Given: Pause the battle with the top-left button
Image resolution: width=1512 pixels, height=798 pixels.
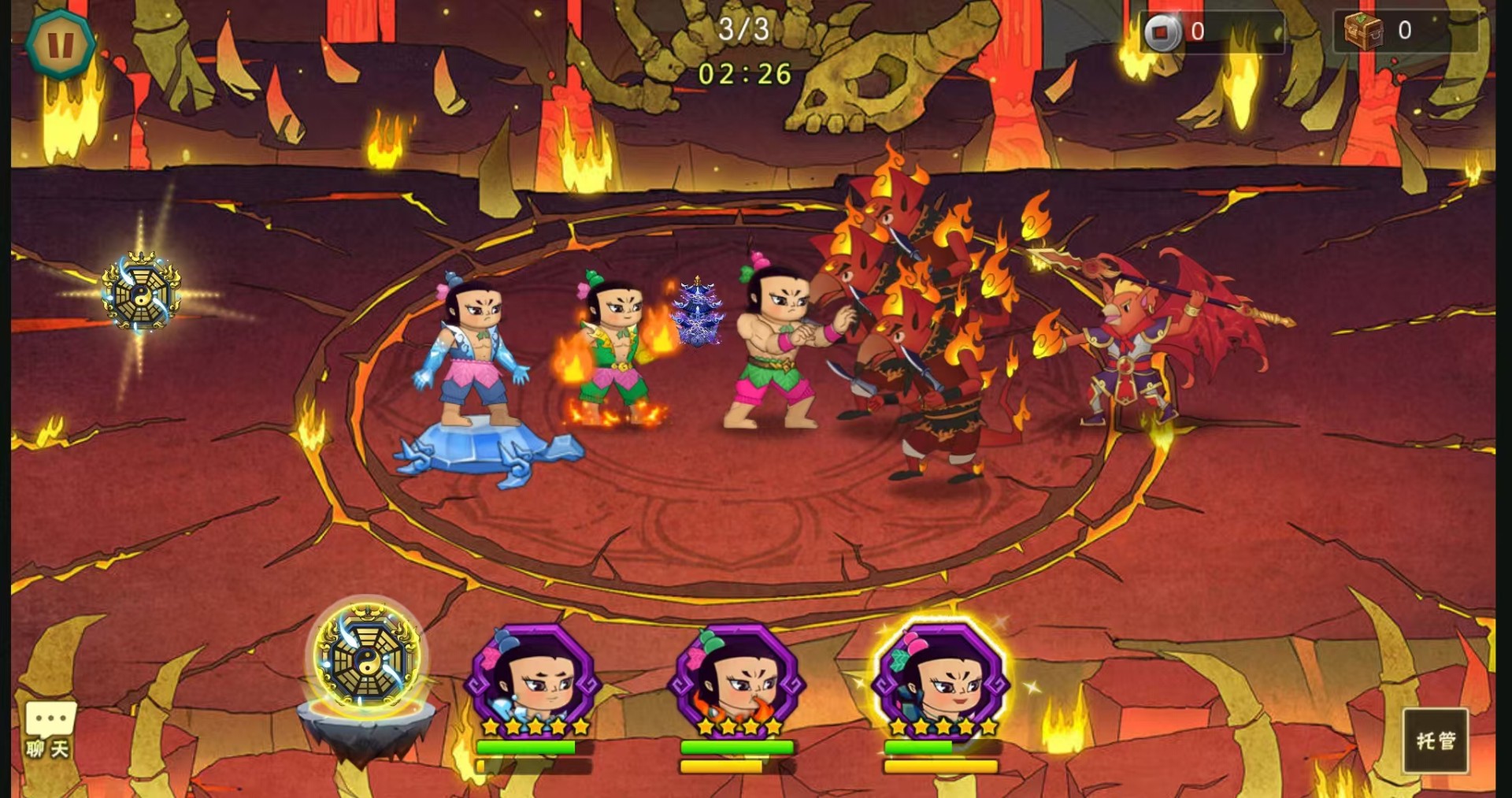Looking at the screenshot, I should (61, 44).
